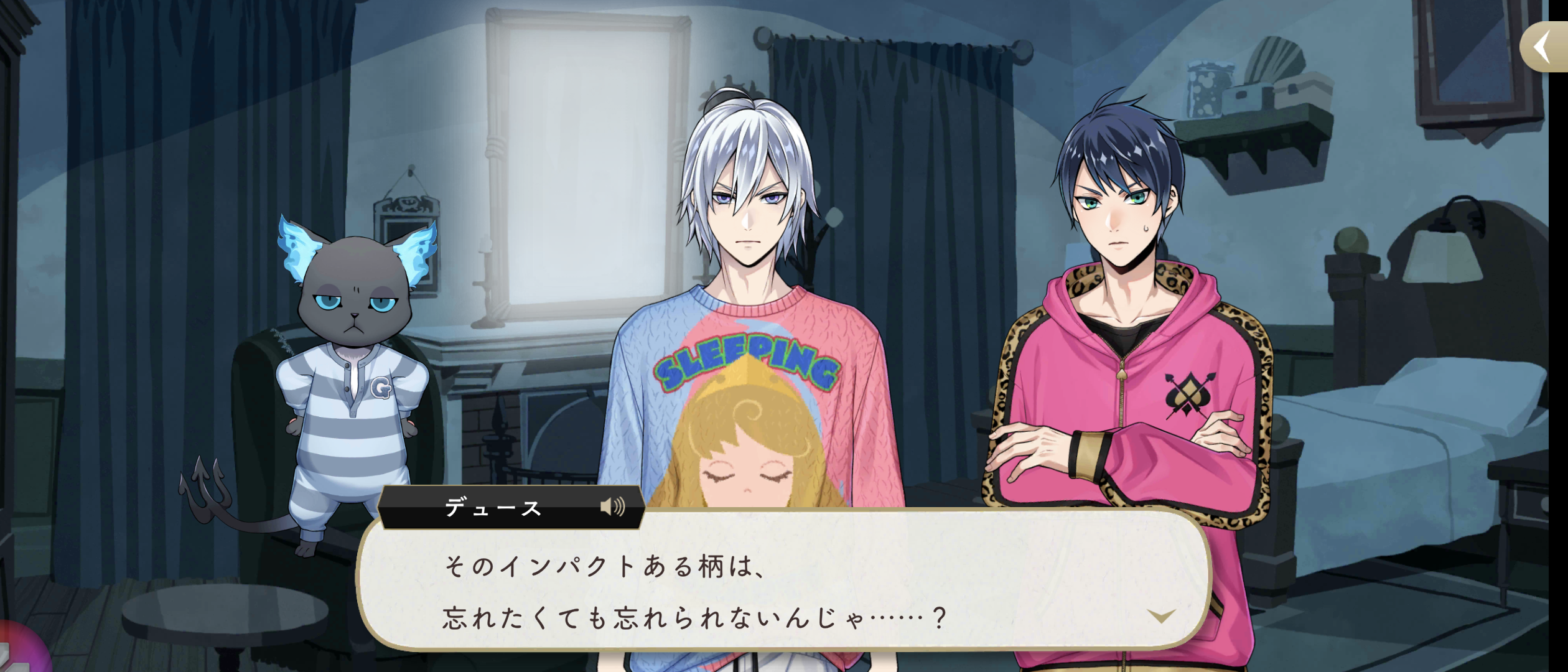Image resolution: width=1568 pixels, height=672 pixels.
Task: Tap the pink circular button in corner
Action: pos(19,650)
